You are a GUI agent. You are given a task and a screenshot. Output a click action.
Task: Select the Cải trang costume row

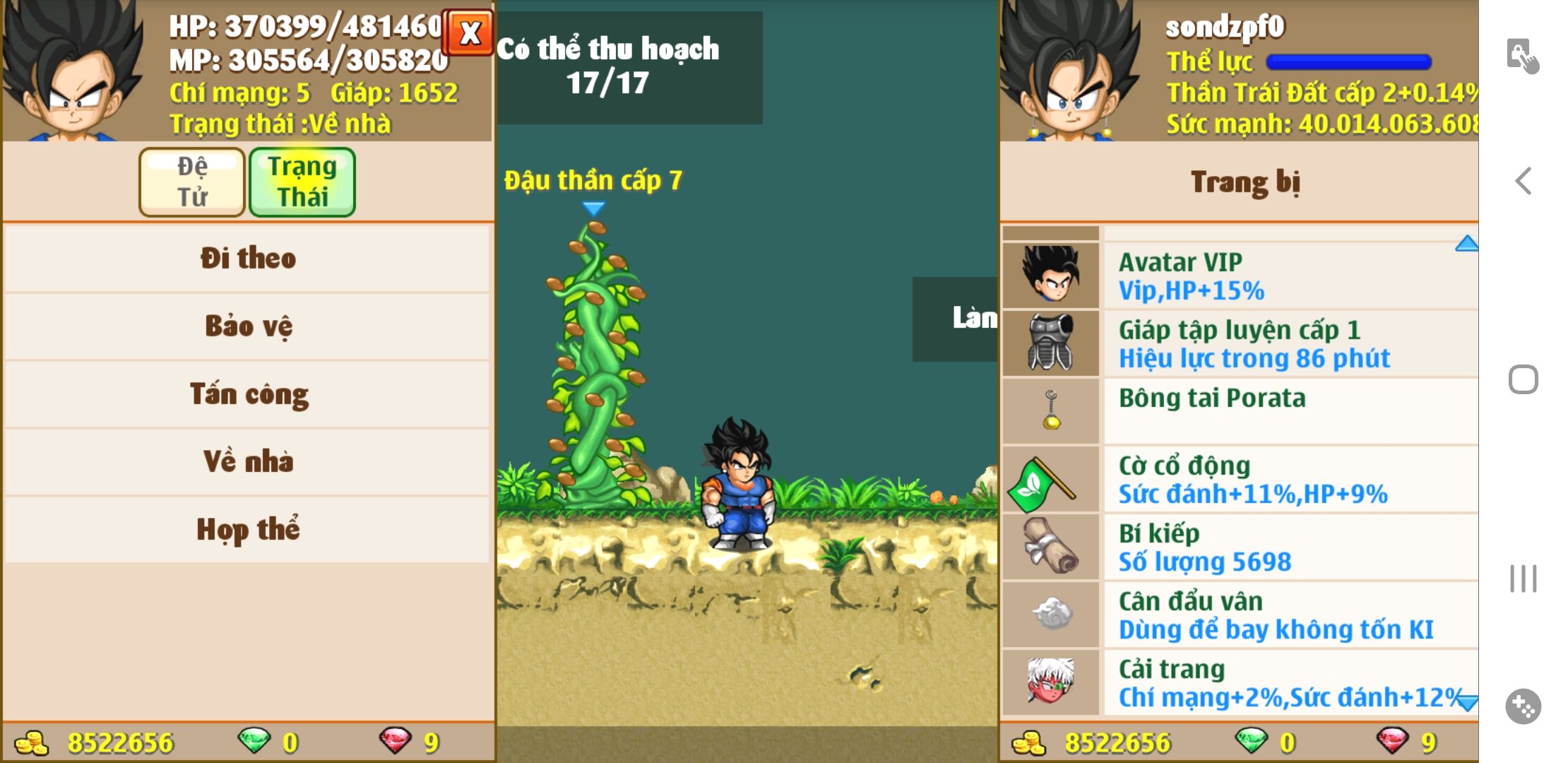pos(1240,682)
